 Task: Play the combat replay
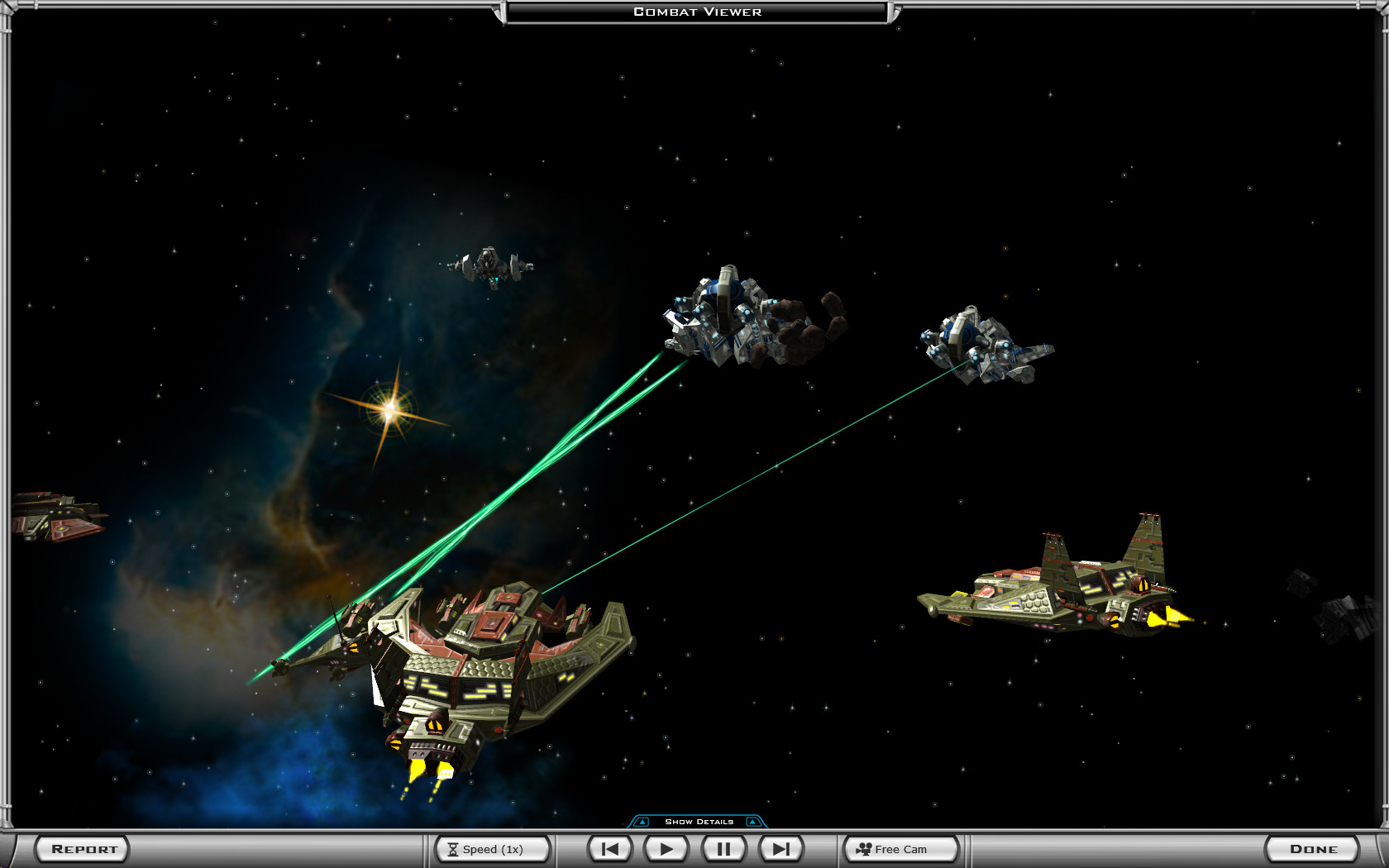point(666,849)
